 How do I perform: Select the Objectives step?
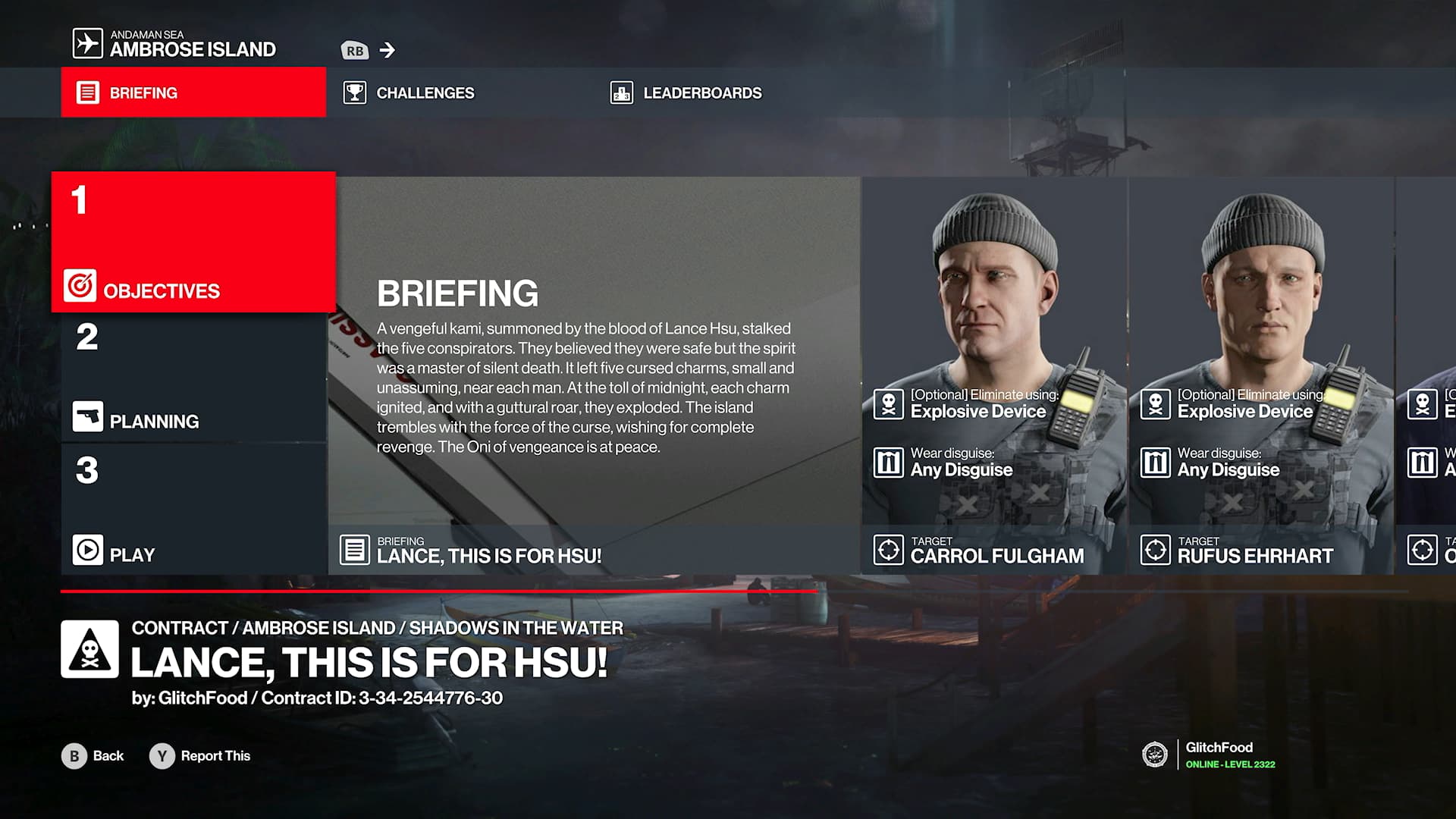coord(193,243)
